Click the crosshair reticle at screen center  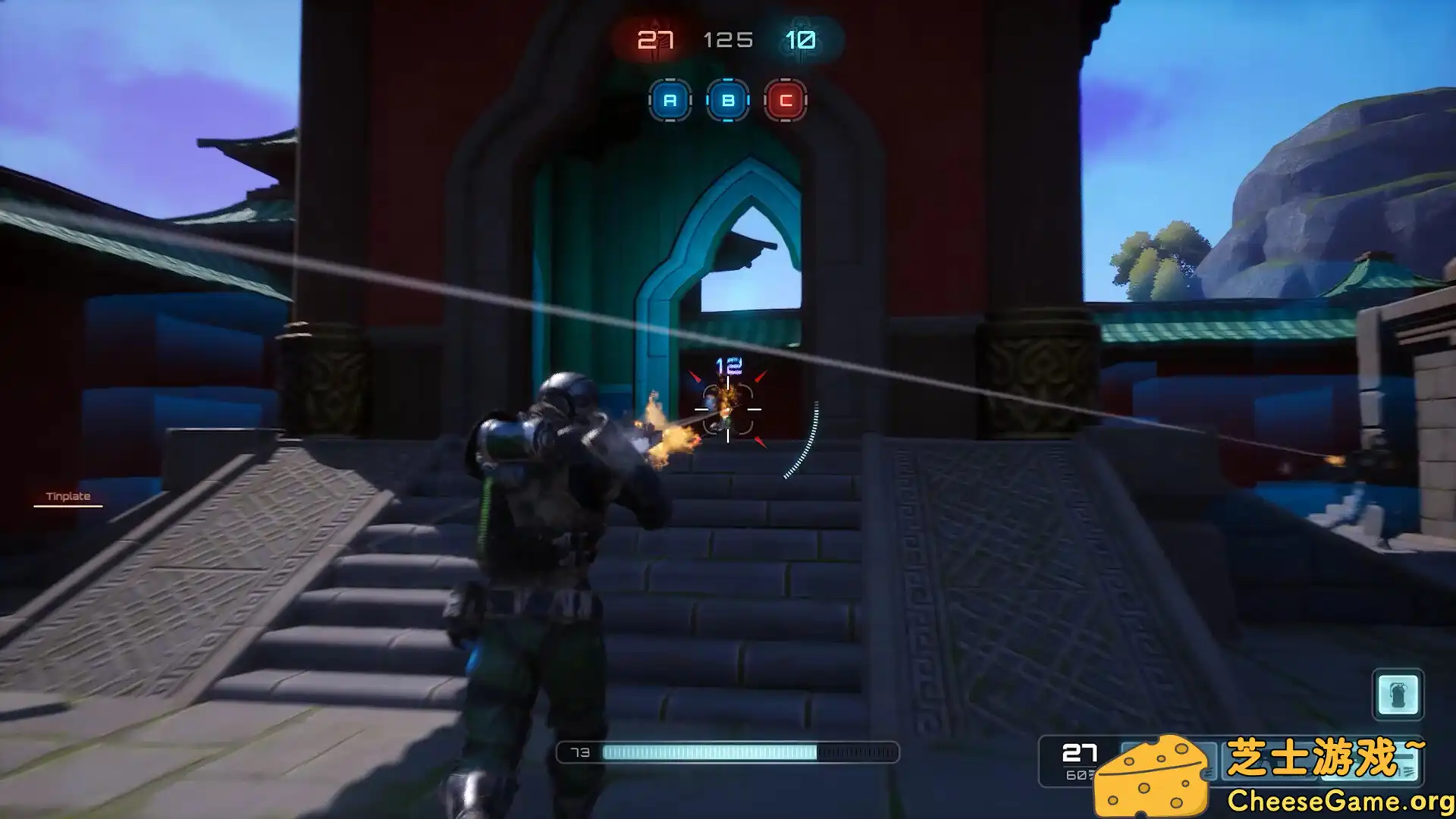click(726, 409)
